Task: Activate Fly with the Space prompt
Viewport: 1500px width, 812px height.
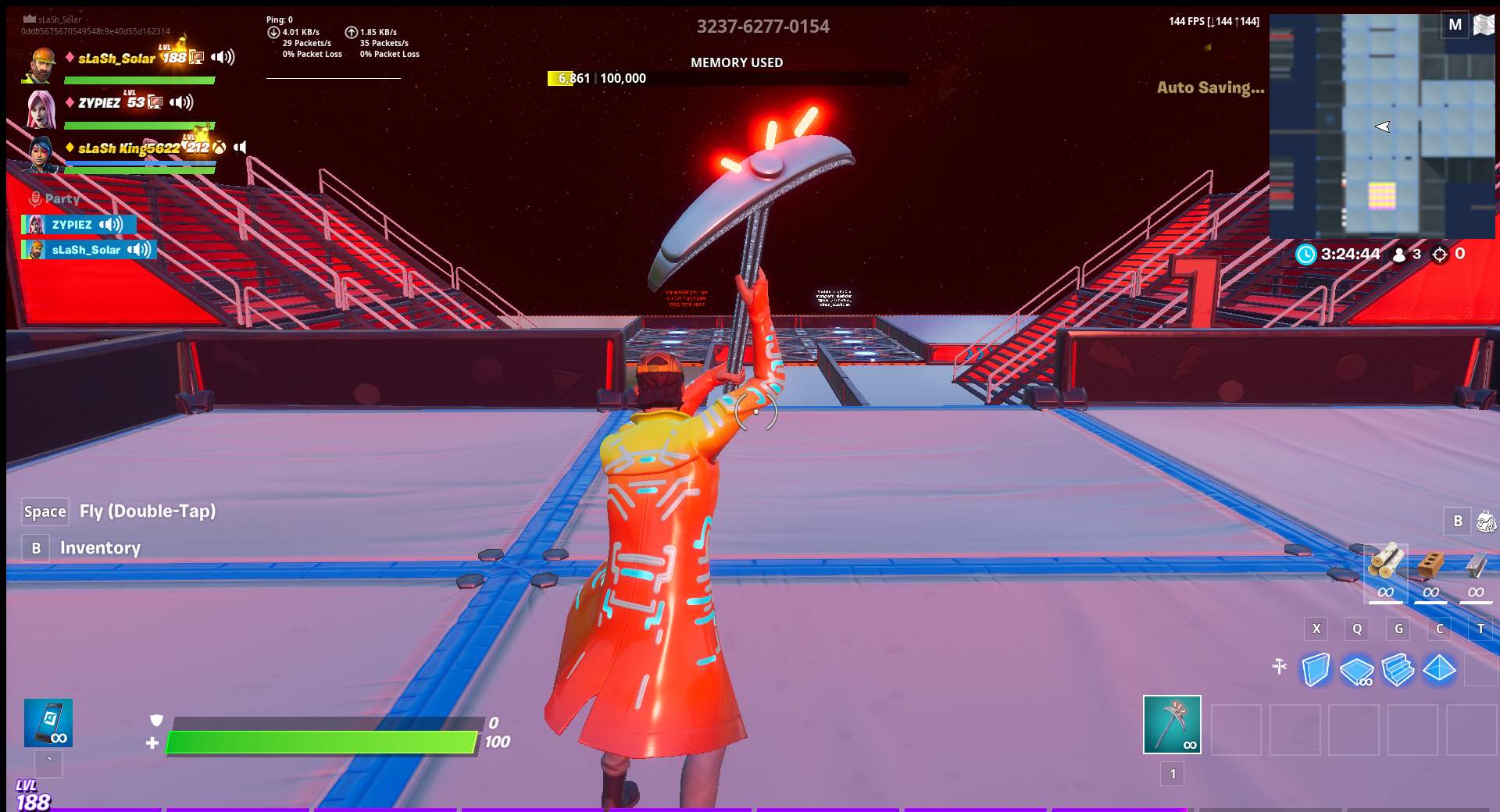Action: pos(45,511)
